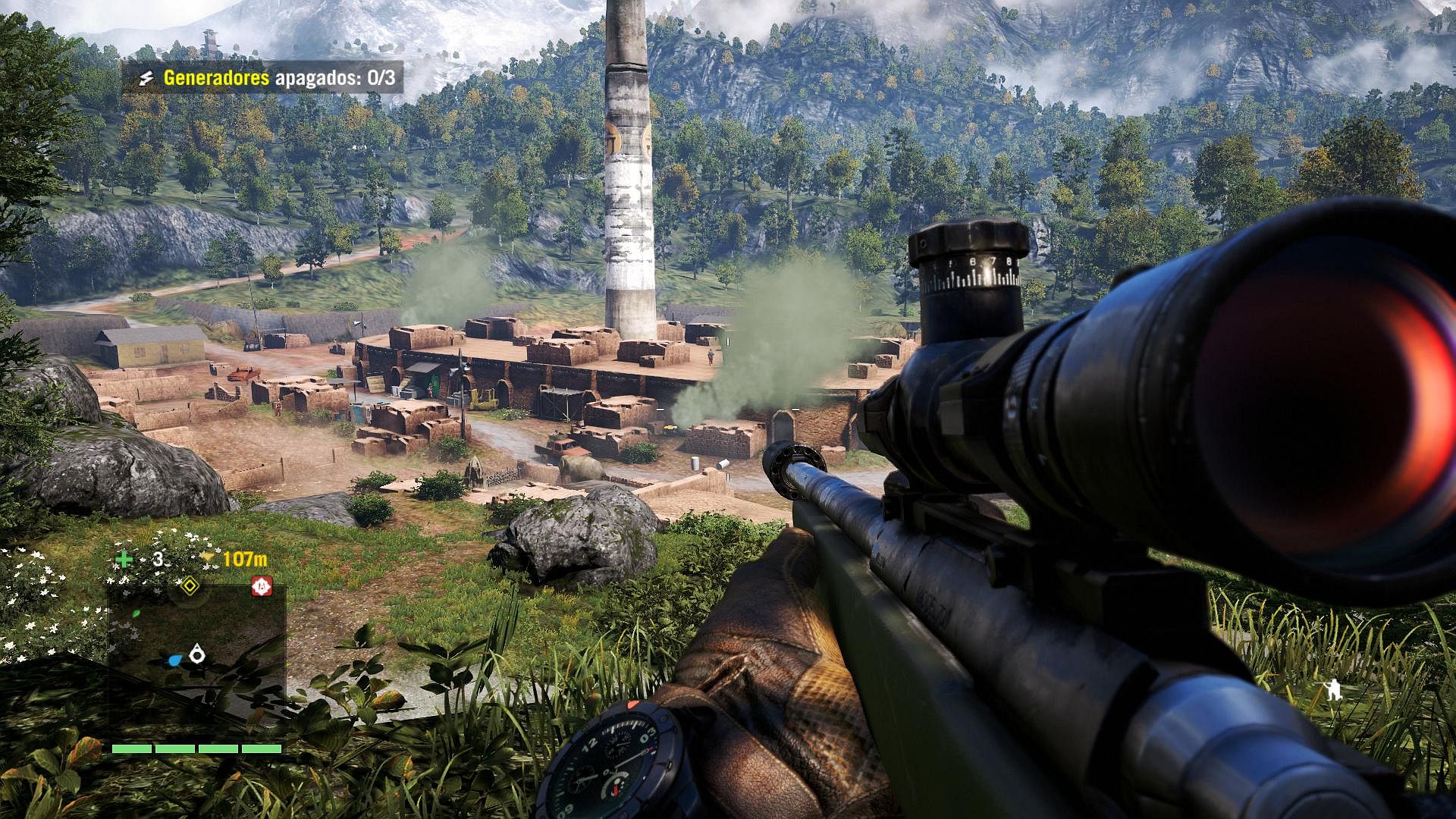Select the red alarm marker on minimap

261,585
